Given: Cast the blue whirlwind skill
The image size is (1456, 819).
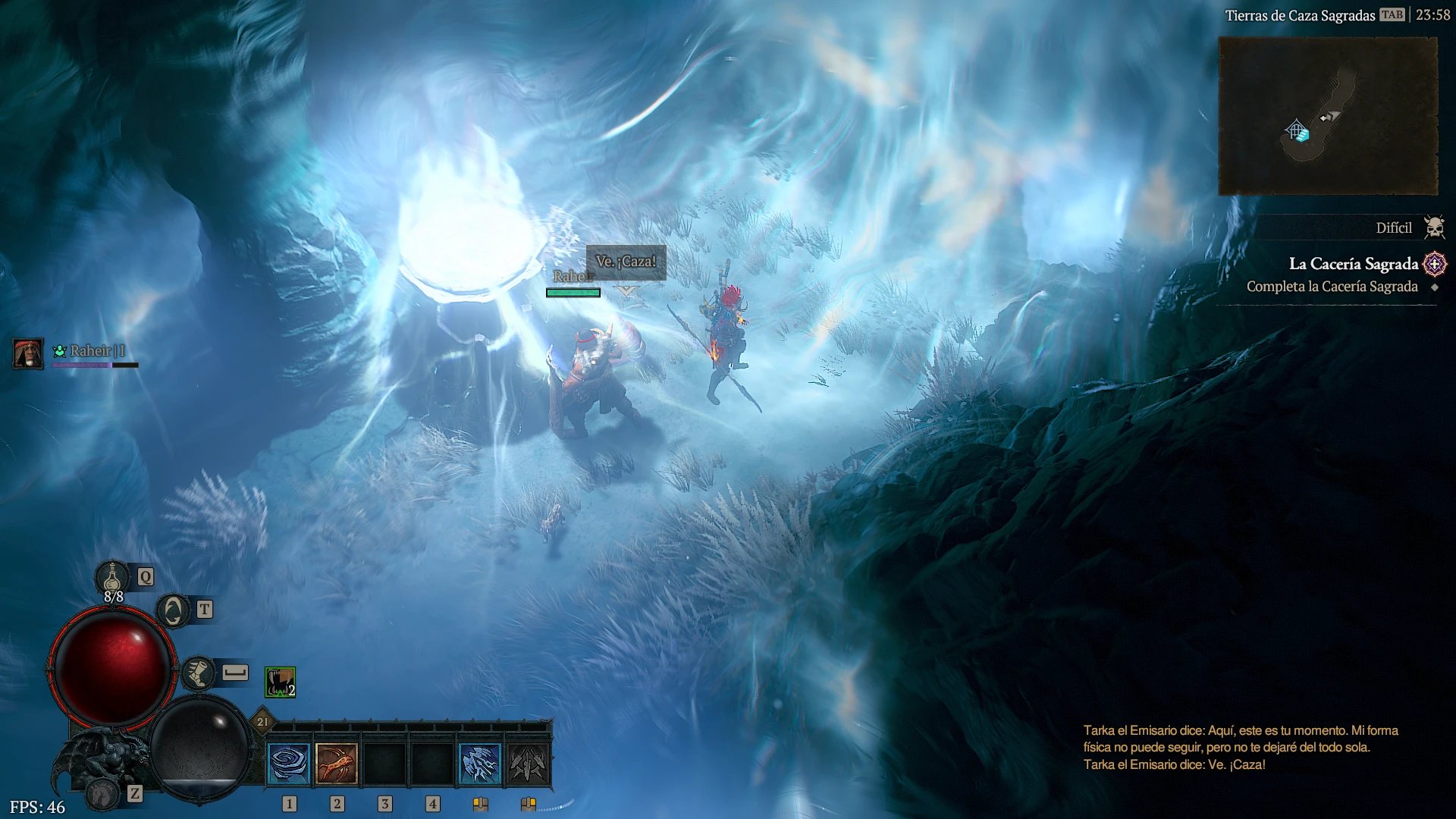Looking at the screenshot, I should 289,763.
